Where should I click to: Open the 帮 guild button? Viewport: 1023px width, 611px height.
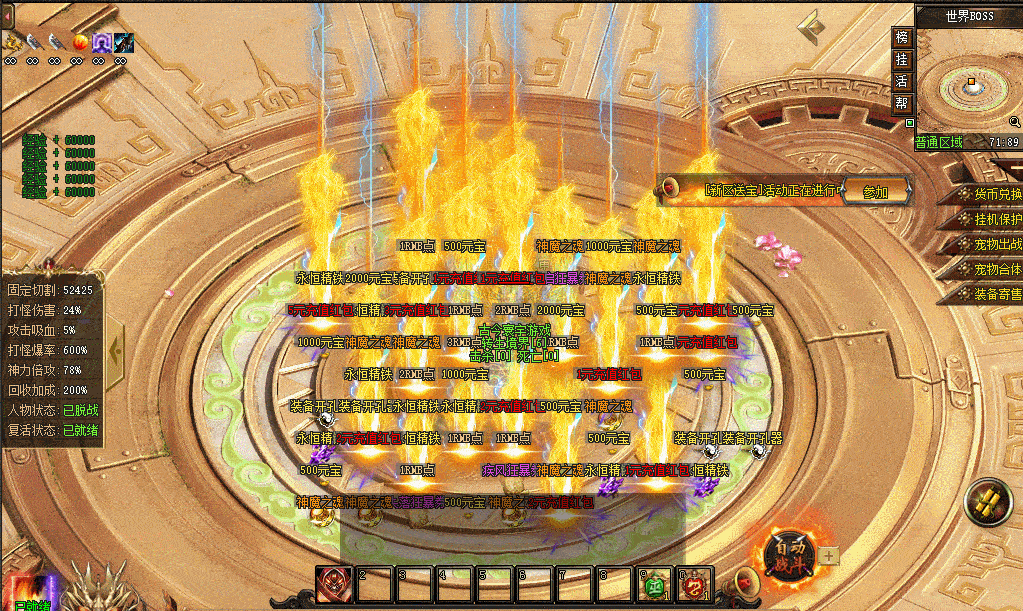pyautogui.click(x=902, y=103)
